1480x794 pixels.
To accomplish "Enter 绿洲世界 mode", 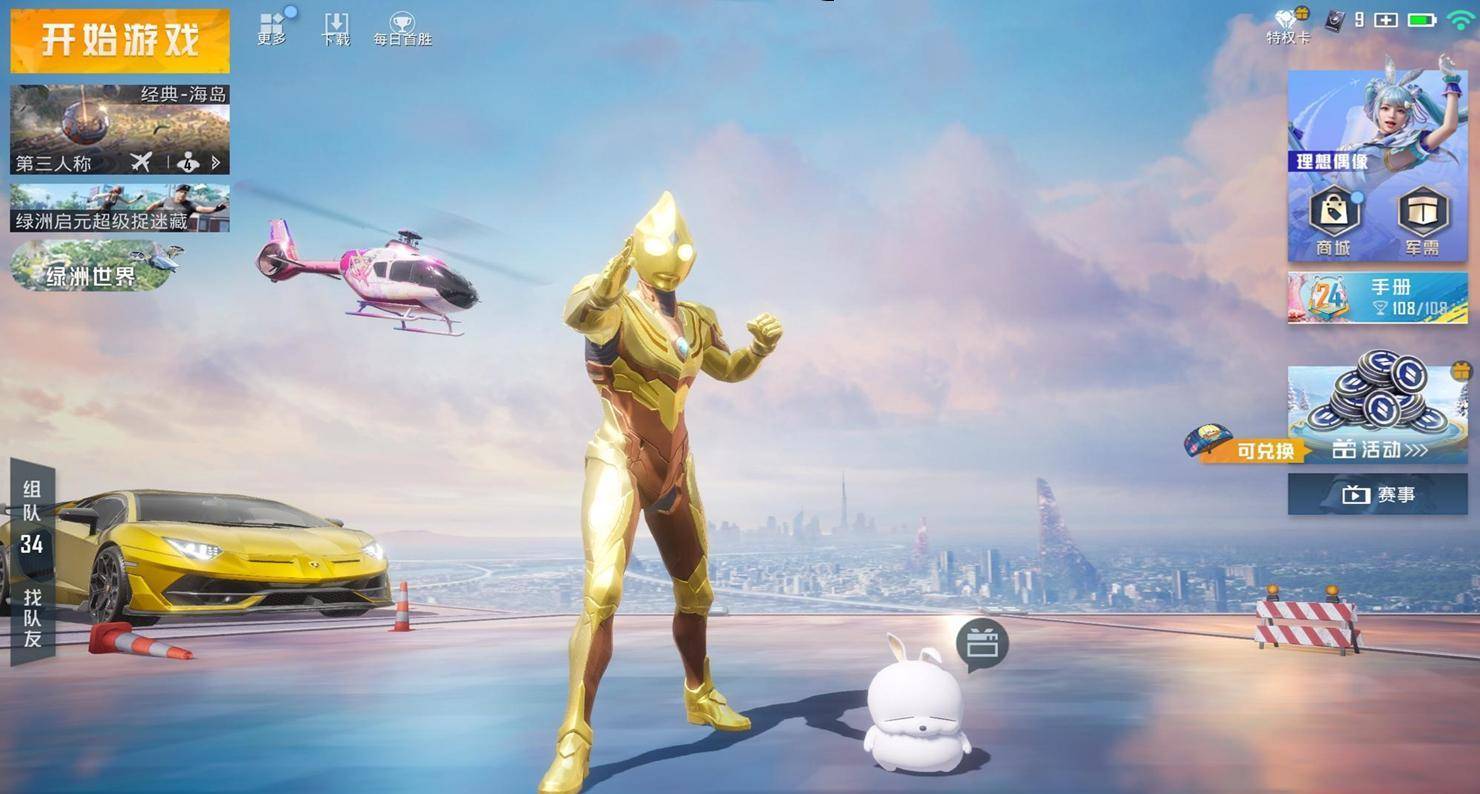I will tap(92, 266).
